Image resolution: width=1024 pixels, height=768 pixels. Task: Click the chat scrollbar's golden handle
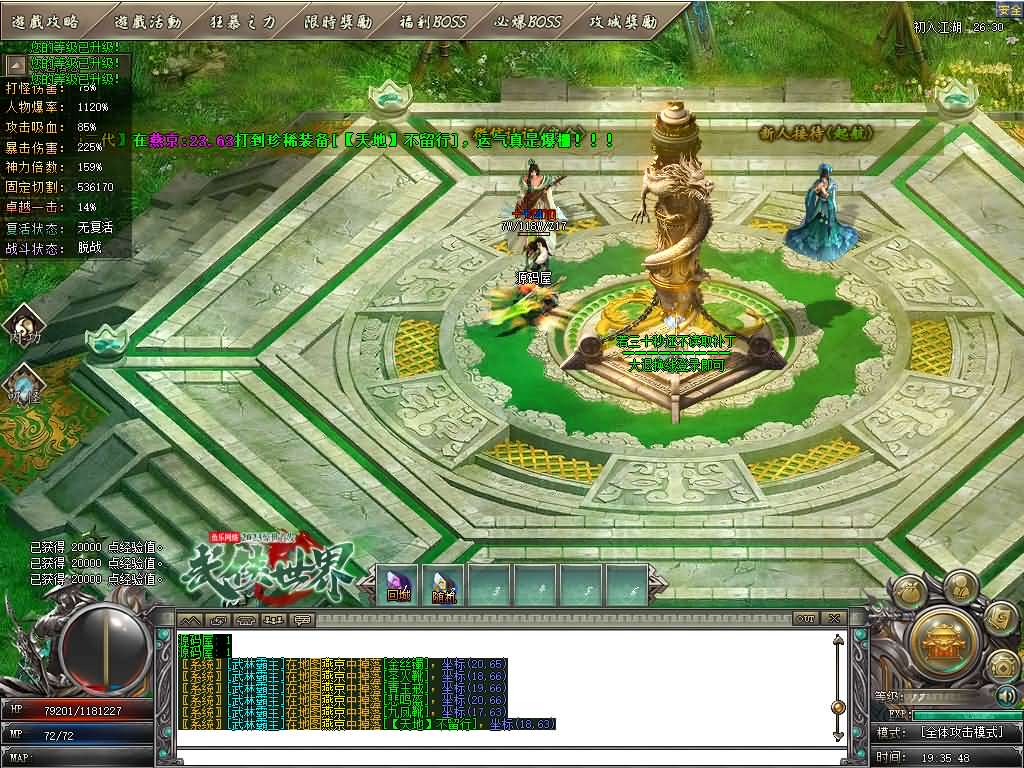coord(838,708)
